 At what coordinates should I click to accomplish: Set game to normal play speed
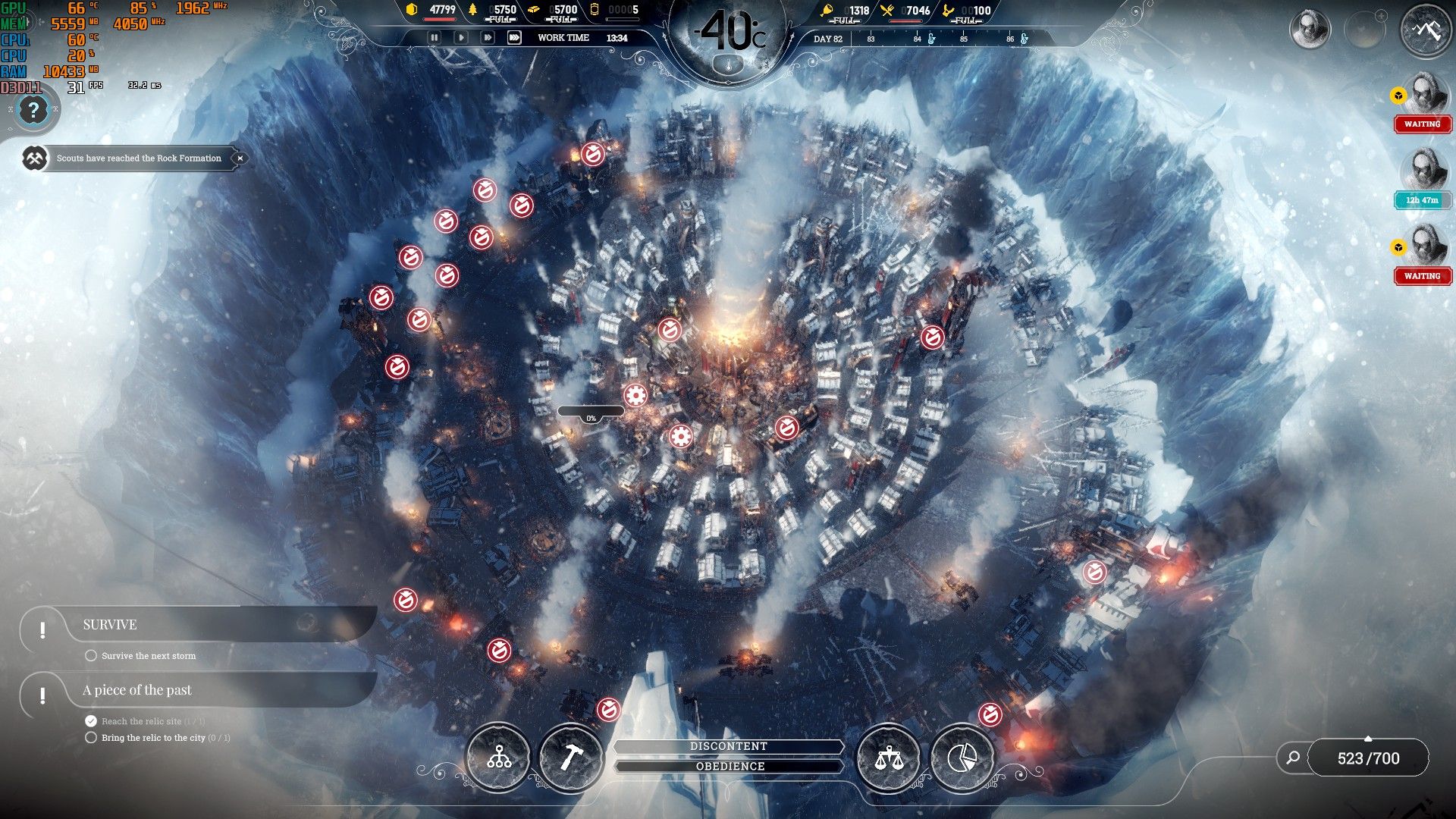[461, 37]
